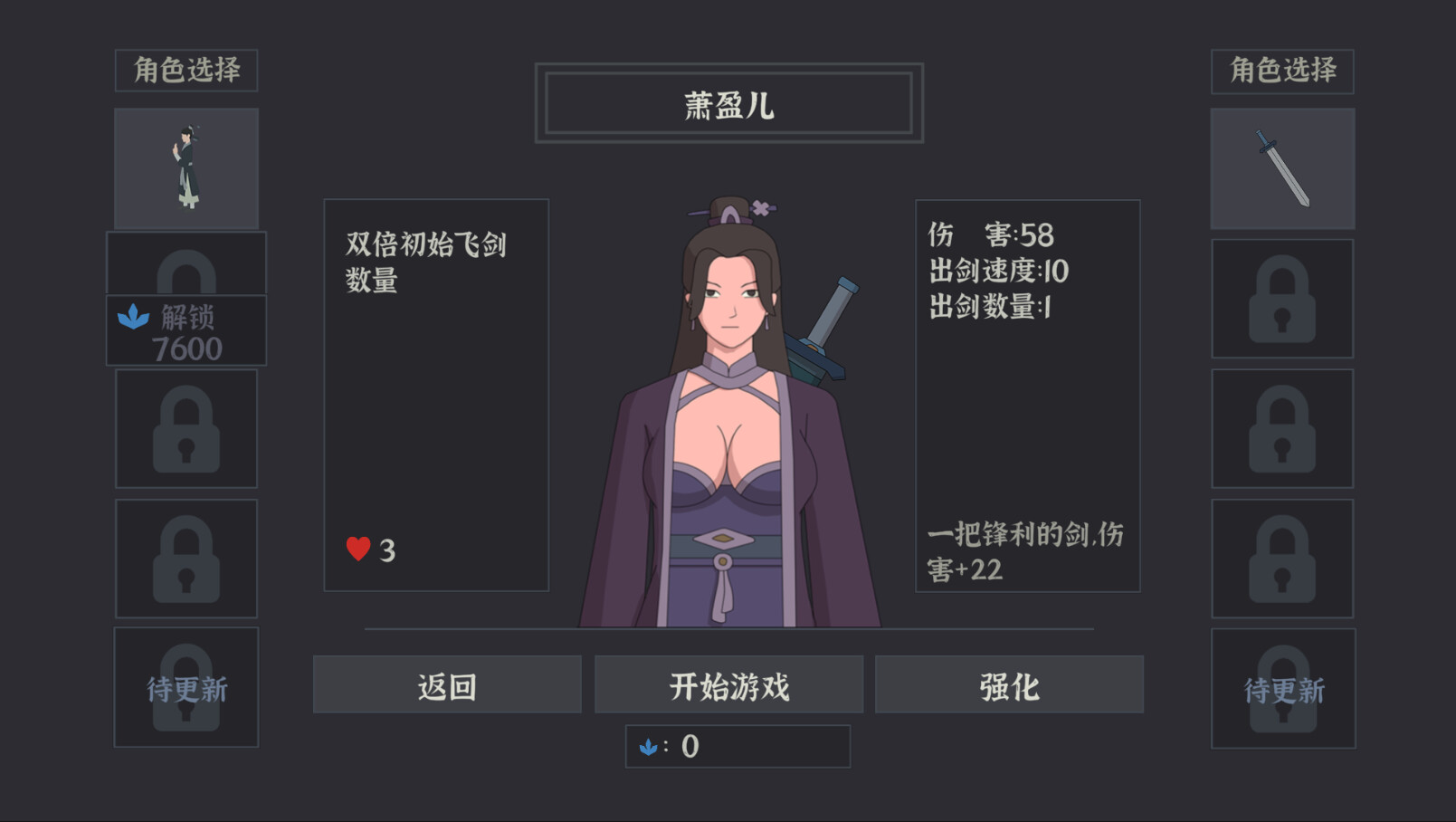Click the bottom lock icon on right side
The image size is (1456, 822).
1282,558
